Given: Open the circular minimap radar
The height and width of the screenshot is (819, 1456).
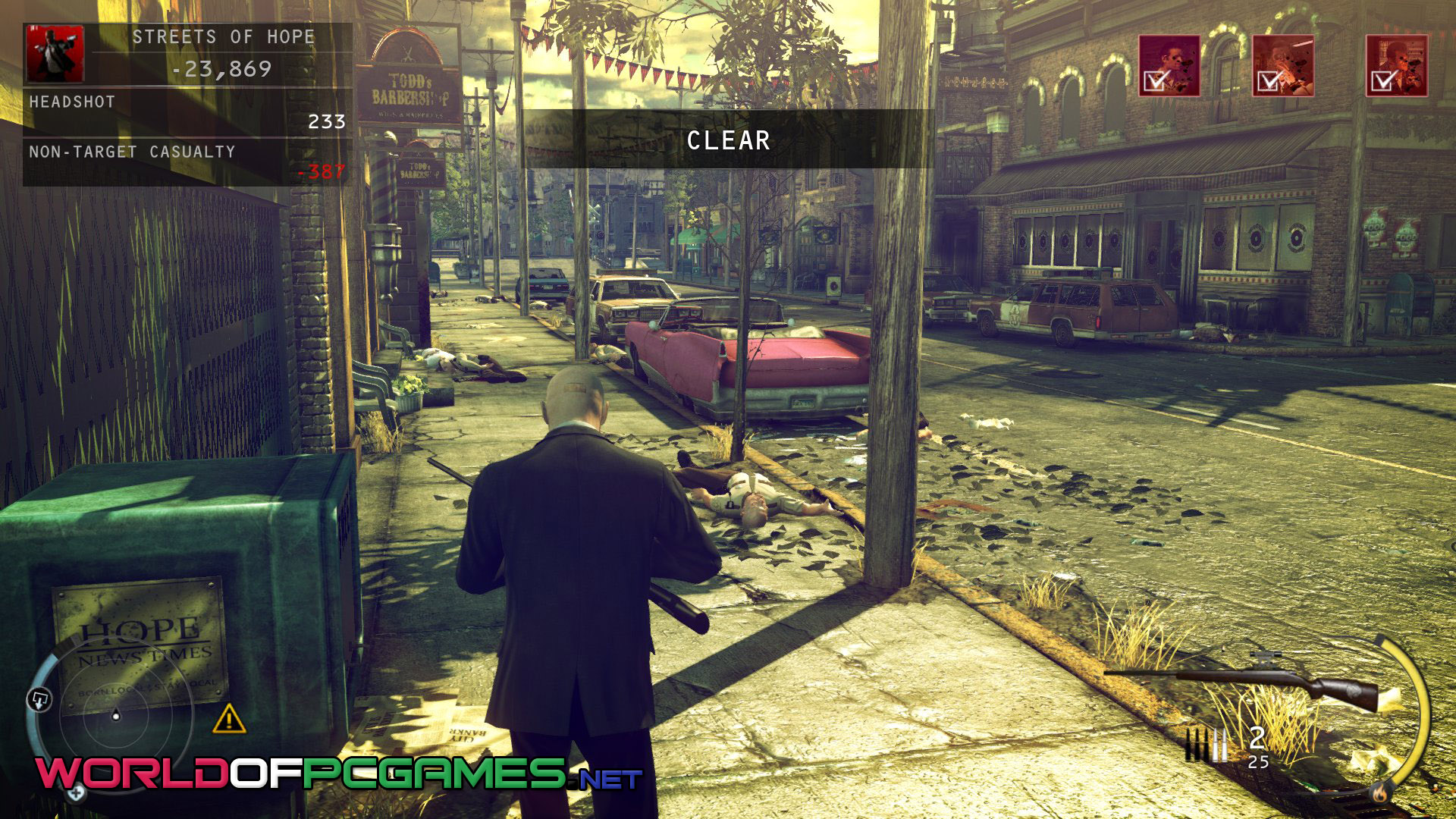Looking at the screenshot, I should coord(116,714).
